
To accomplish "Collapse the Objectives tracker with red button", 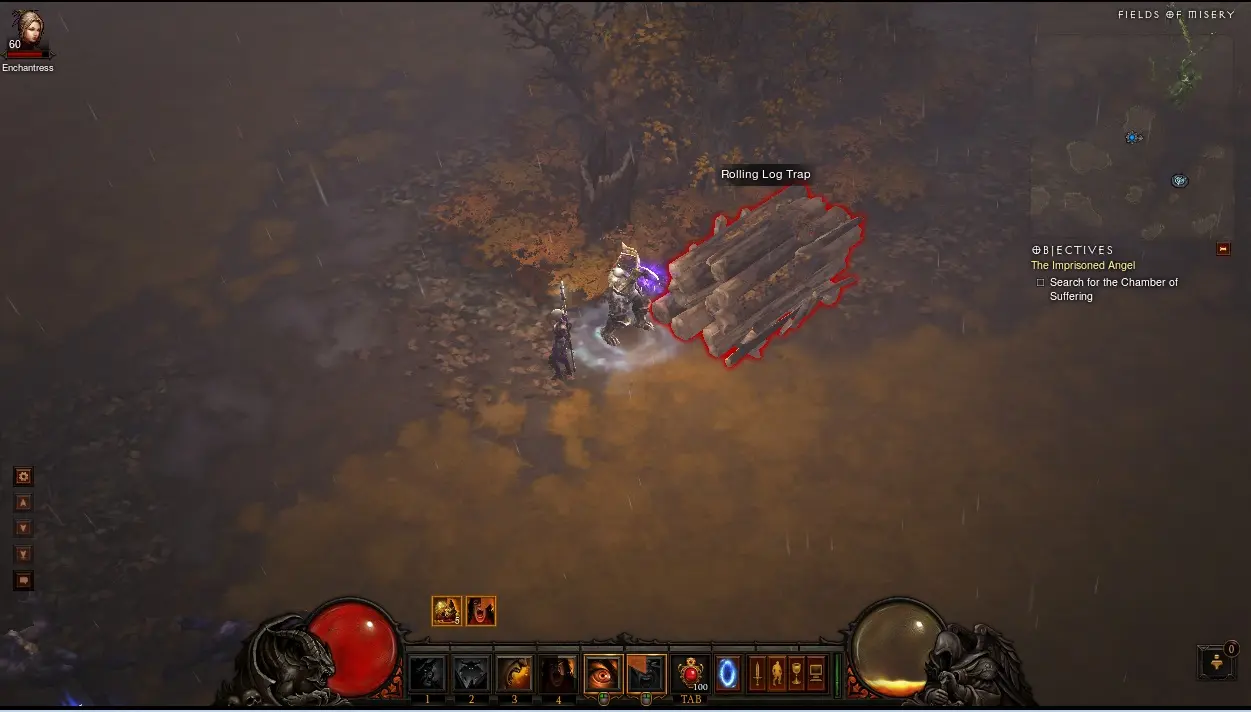I will [1223, 249].
